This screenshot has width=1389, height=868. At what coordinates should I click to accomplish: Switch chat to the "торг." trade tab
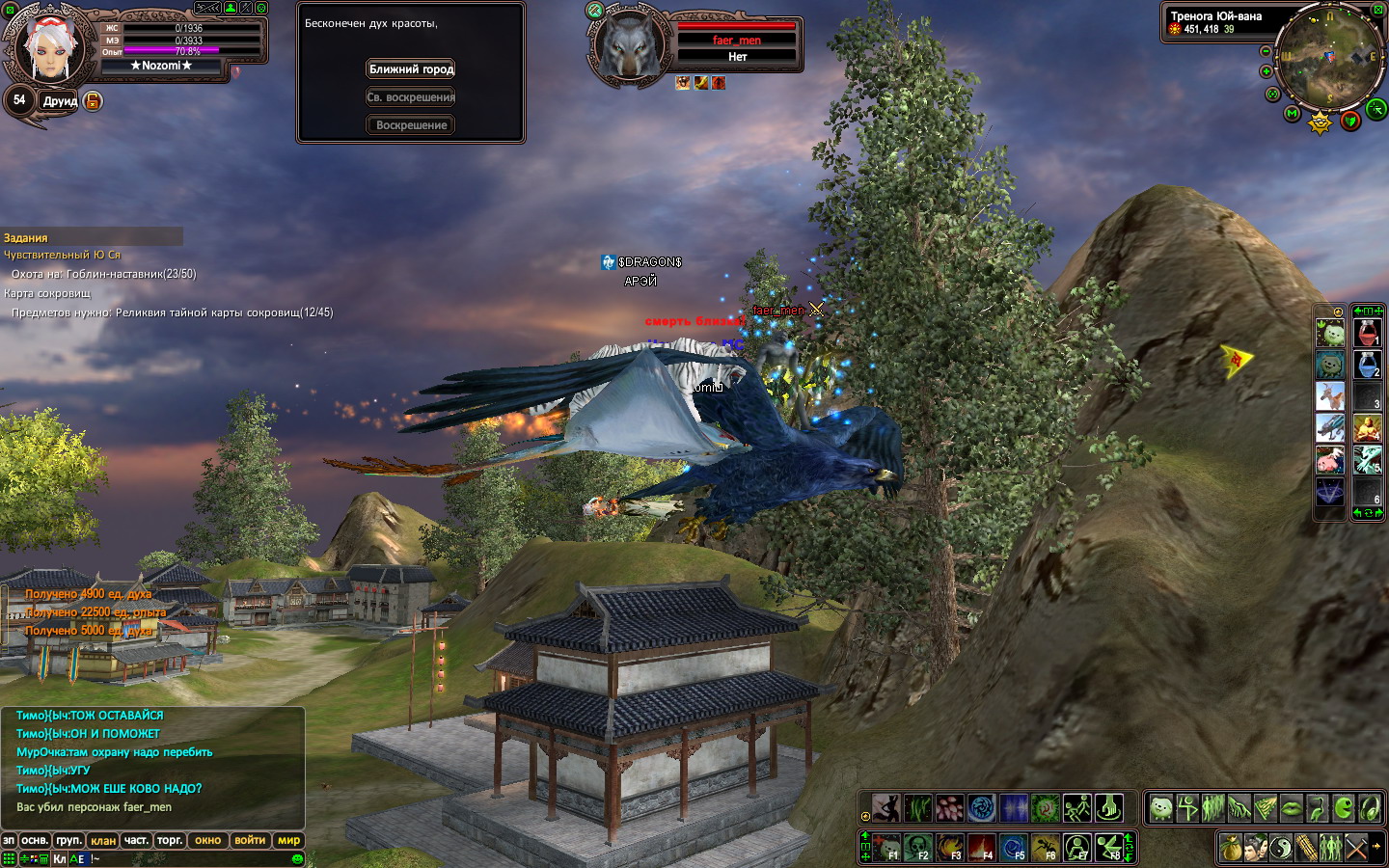click(x=170, y=840)
